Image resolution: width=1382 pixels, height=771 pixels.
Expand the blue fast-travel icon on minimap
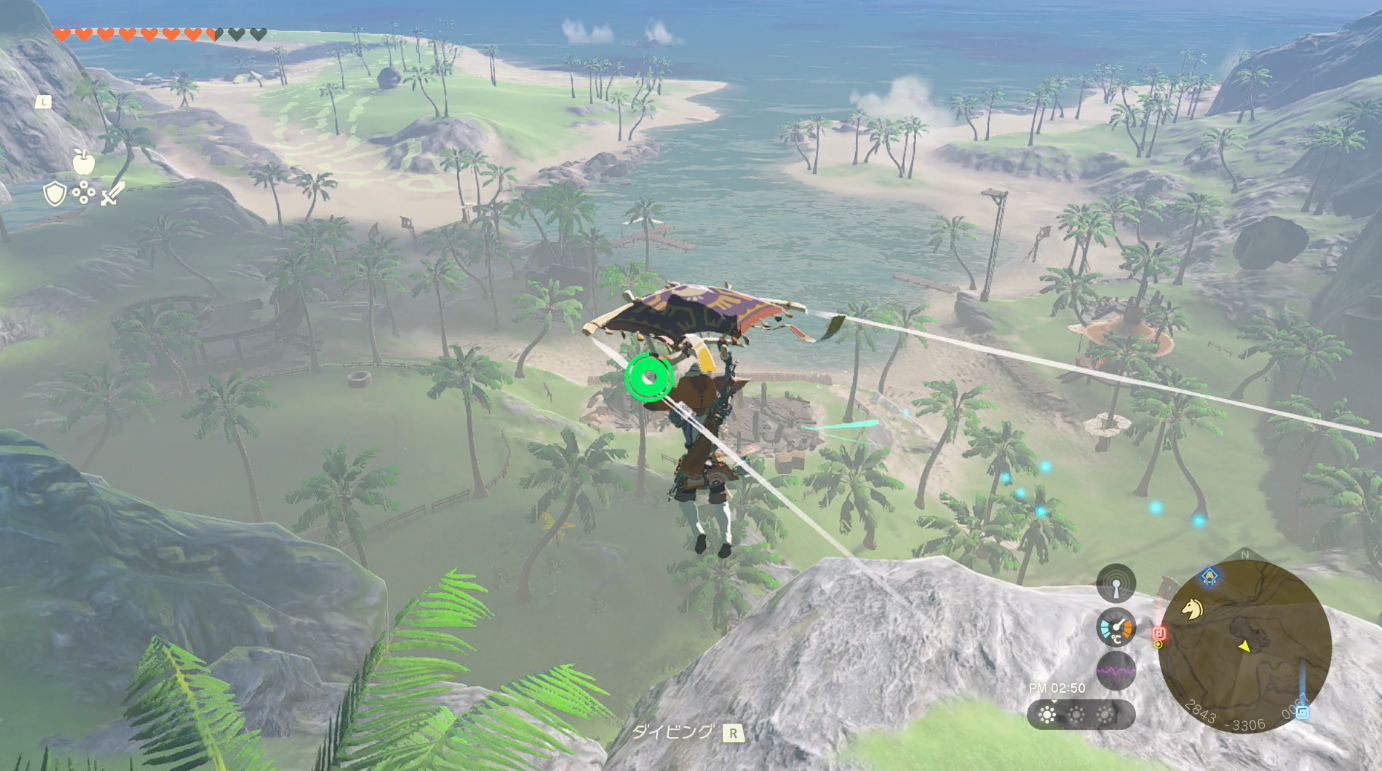click(1301, 711)
